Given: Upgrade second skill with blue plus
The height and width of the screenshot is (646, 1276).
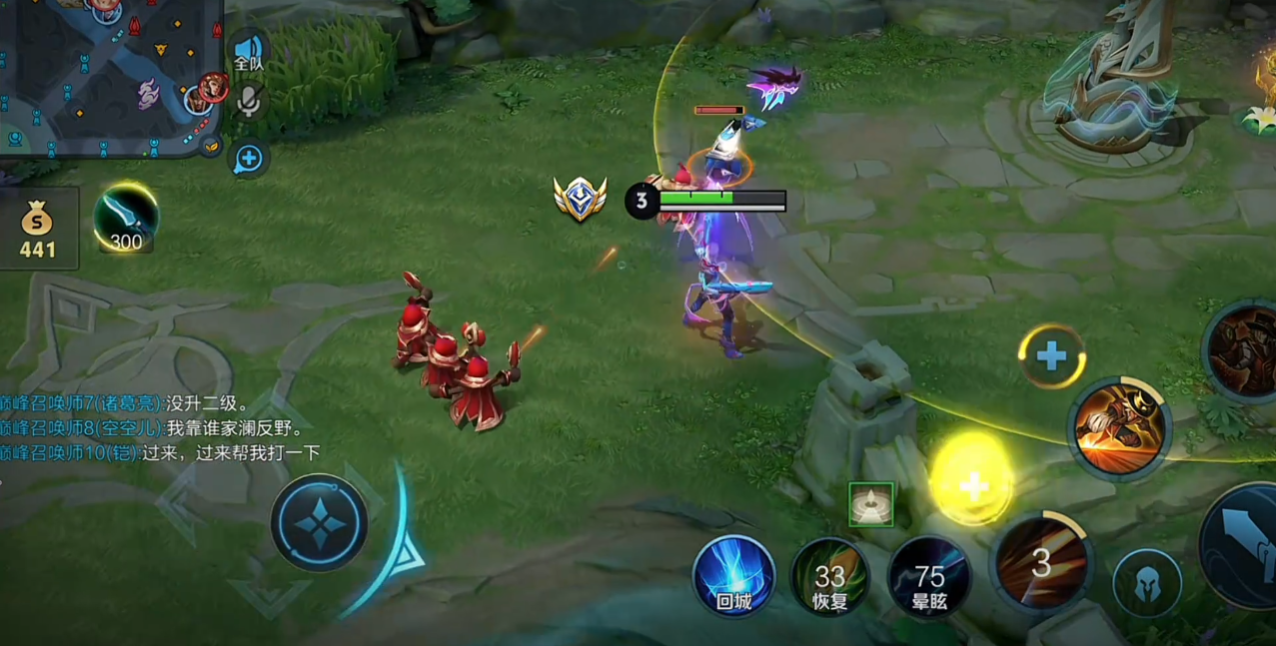Looking at the screenshot, I should tap(1051, 355).
